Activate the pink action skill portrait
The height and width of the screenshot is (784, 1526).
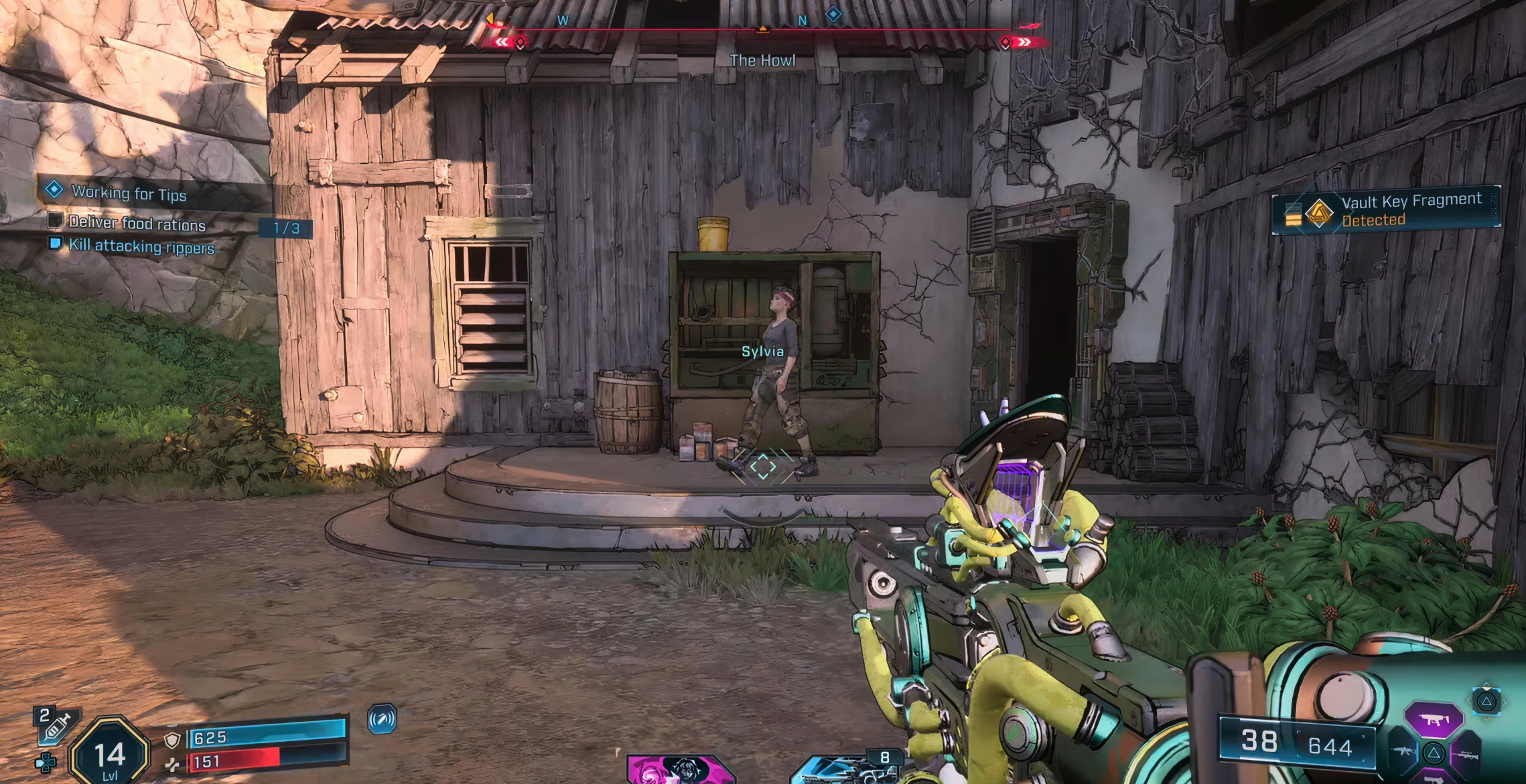[680, 769]
